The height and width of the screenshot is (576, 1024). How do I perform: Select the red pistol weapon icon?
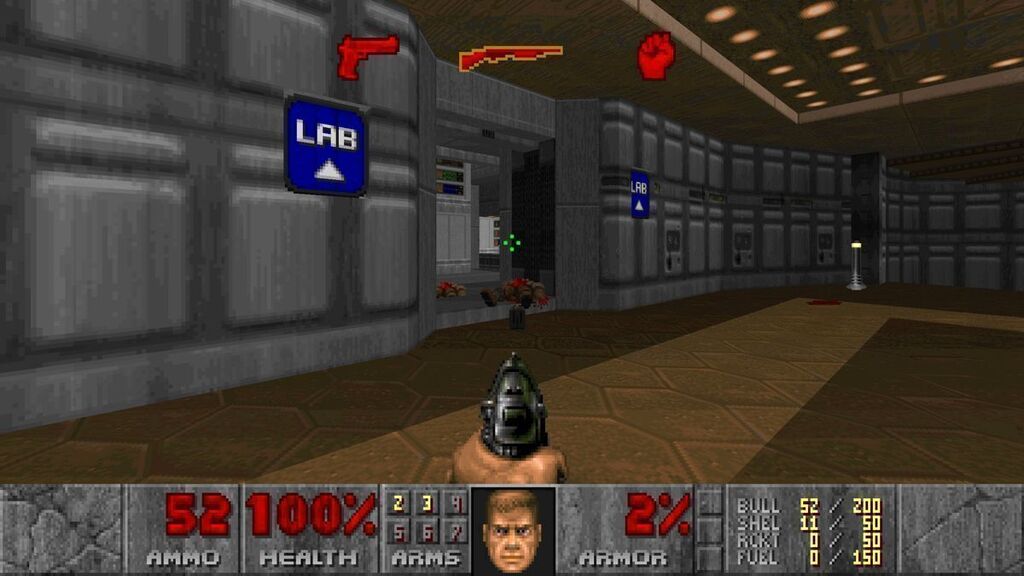pos(367,54)
